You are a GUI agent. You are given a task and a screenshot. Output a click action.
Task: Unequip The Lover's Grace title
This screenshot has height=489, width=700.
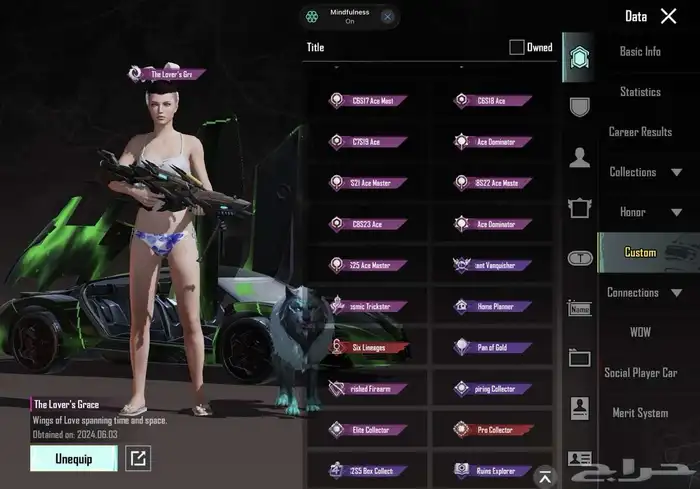click(73, 458)
